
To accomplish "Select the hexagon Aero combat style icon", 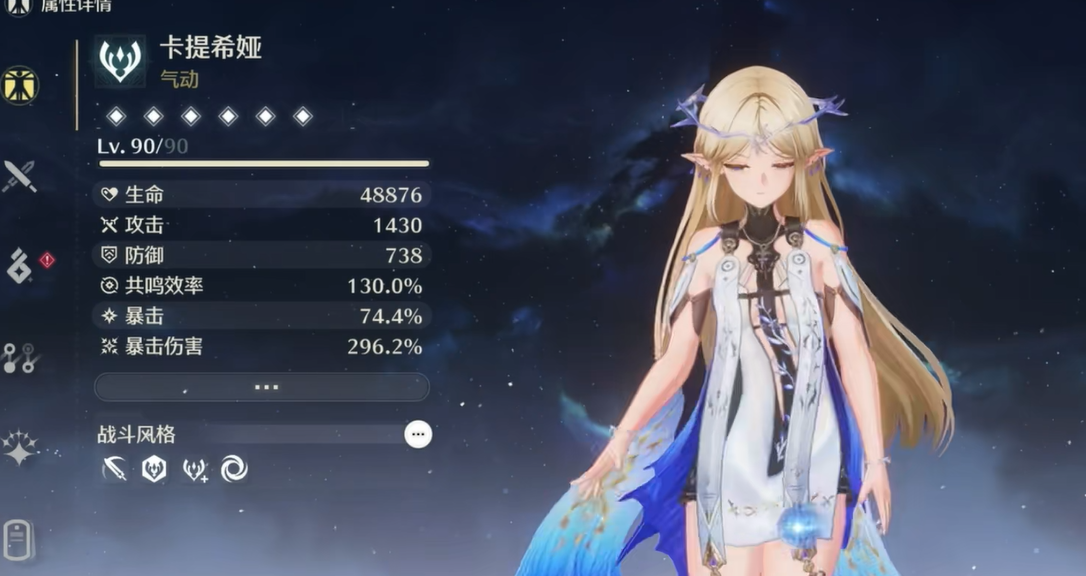I will pos(154,469).
